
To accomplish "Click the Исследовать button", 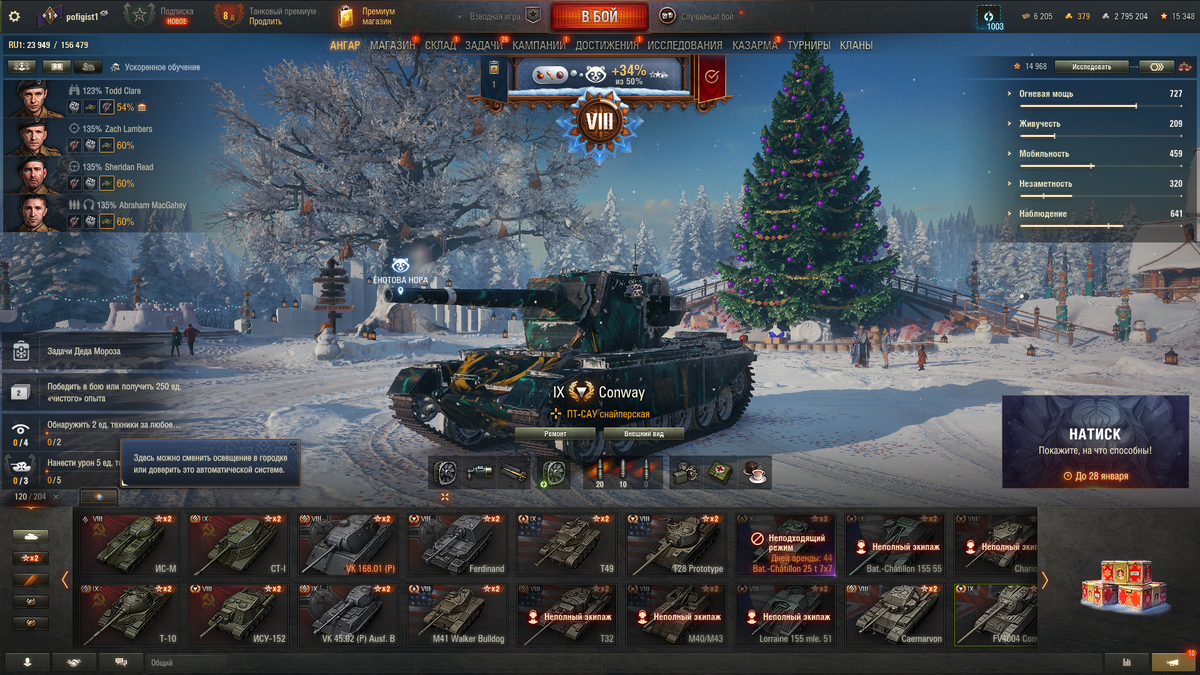I will 1091,67.
